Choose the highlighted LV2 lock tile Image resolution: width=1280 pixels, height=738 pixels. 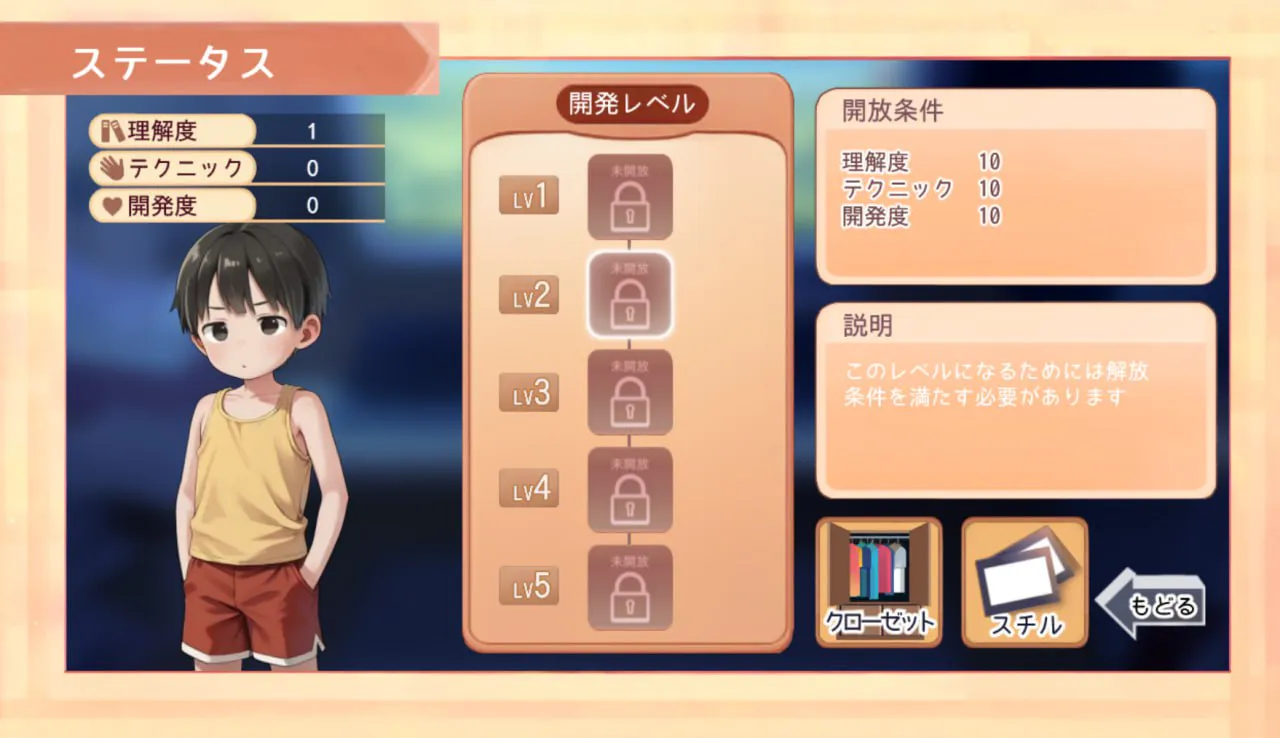click(629, 295)
